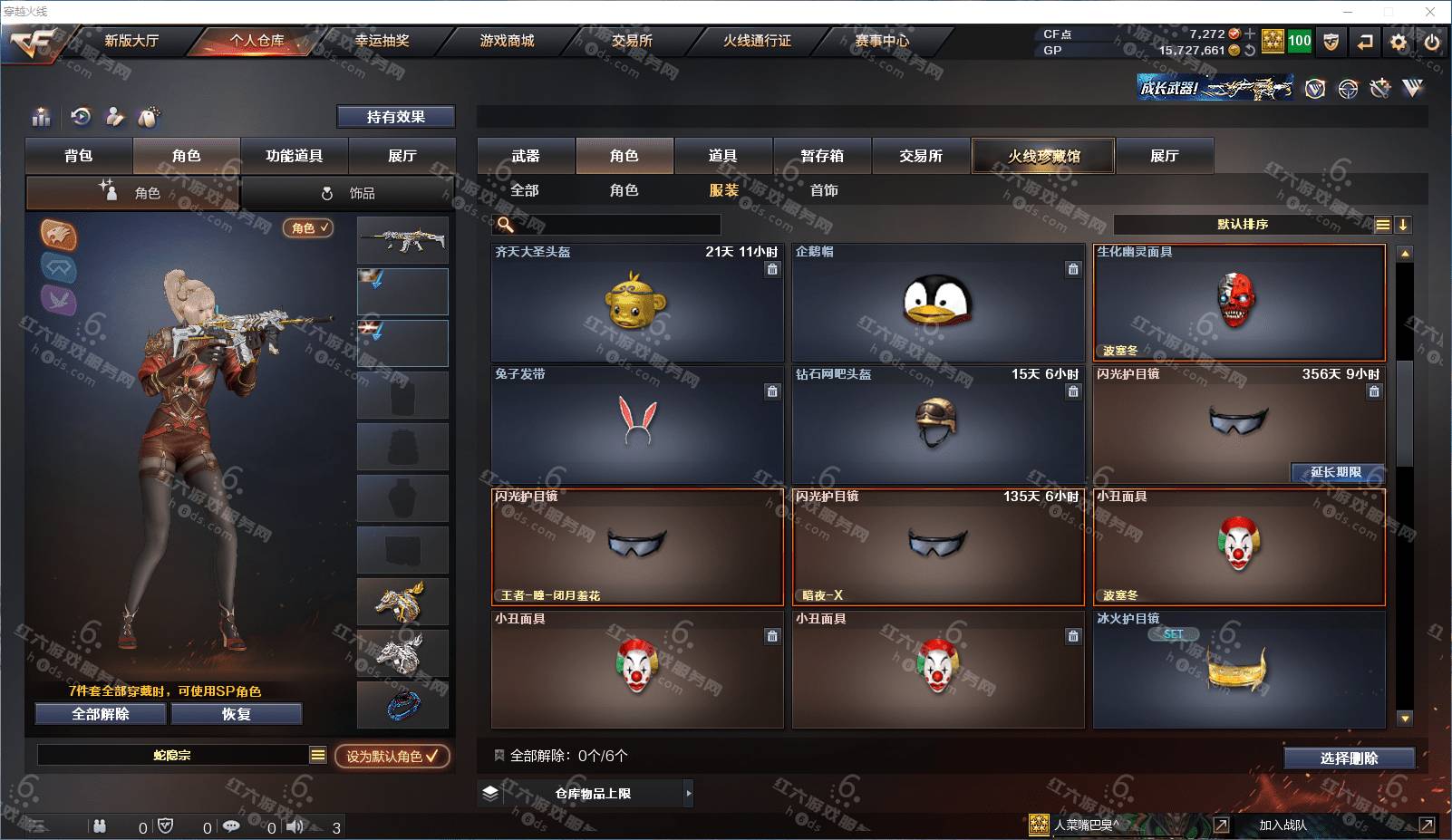Click the 选择删除 delete selection button
The width and height of the screenshot is (1452, 840).
(1349, 758)
